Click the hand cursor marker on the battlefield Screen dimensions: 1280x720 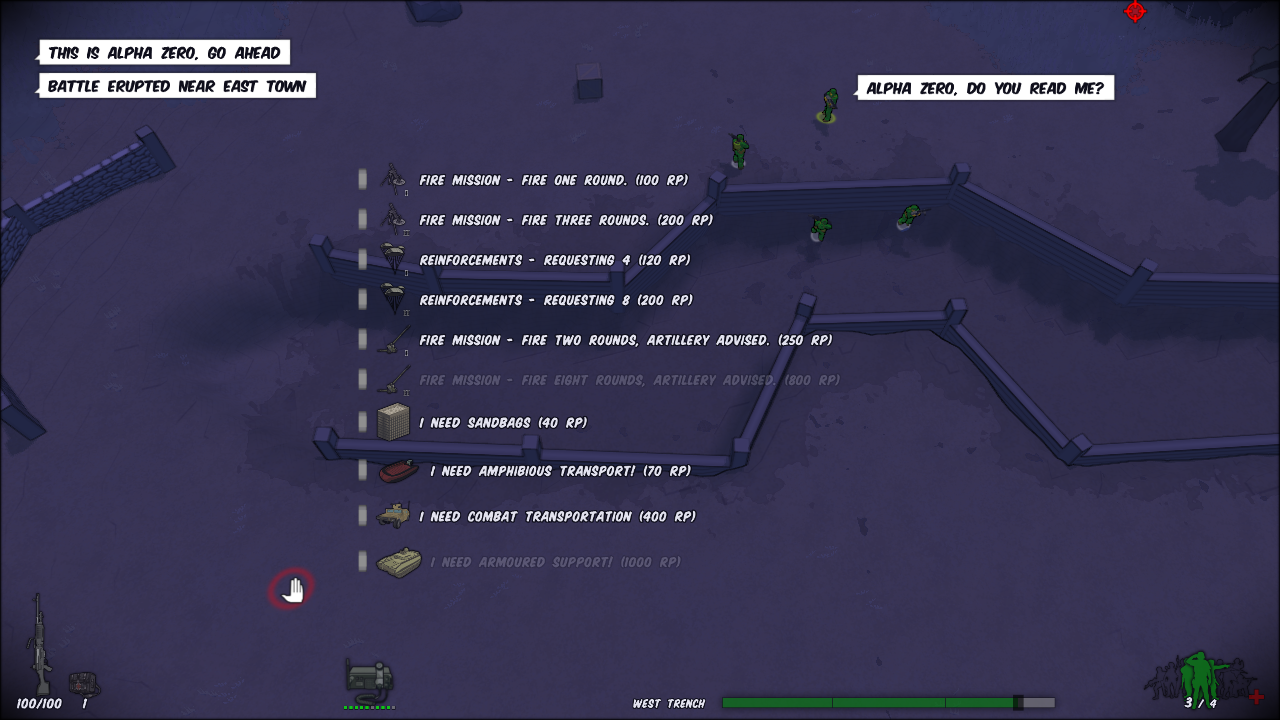(291, 589)
